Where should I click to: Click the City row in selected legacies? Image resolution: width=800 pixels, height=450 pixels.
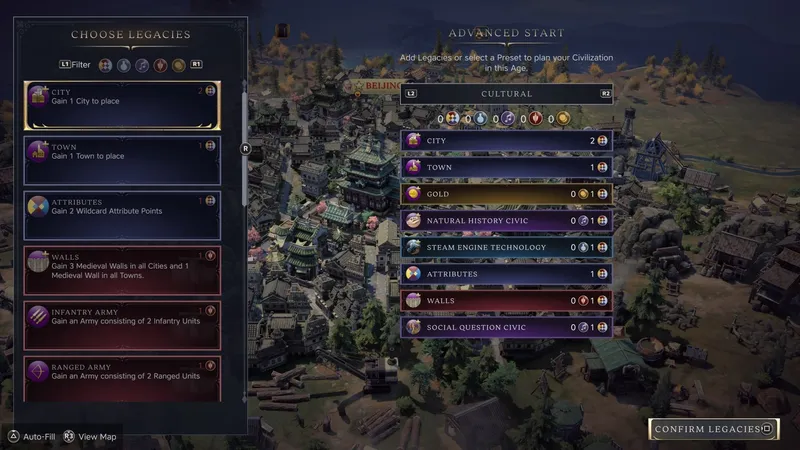[506, 141]
